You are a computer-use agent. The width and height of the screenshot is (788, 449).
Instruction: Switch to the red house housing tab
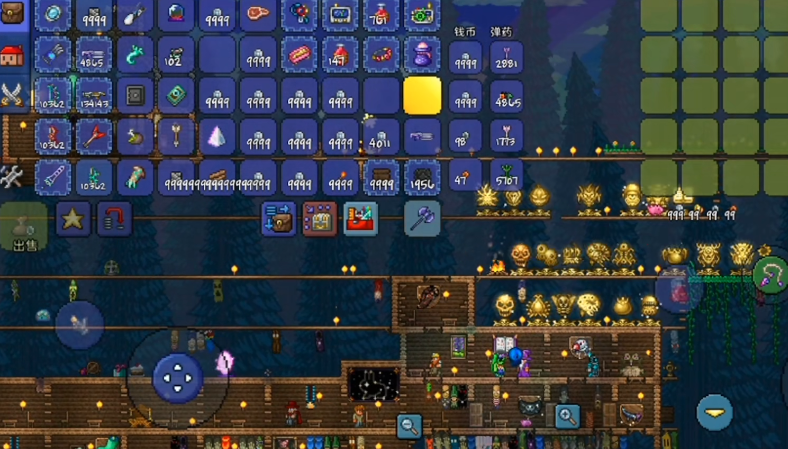12,55
